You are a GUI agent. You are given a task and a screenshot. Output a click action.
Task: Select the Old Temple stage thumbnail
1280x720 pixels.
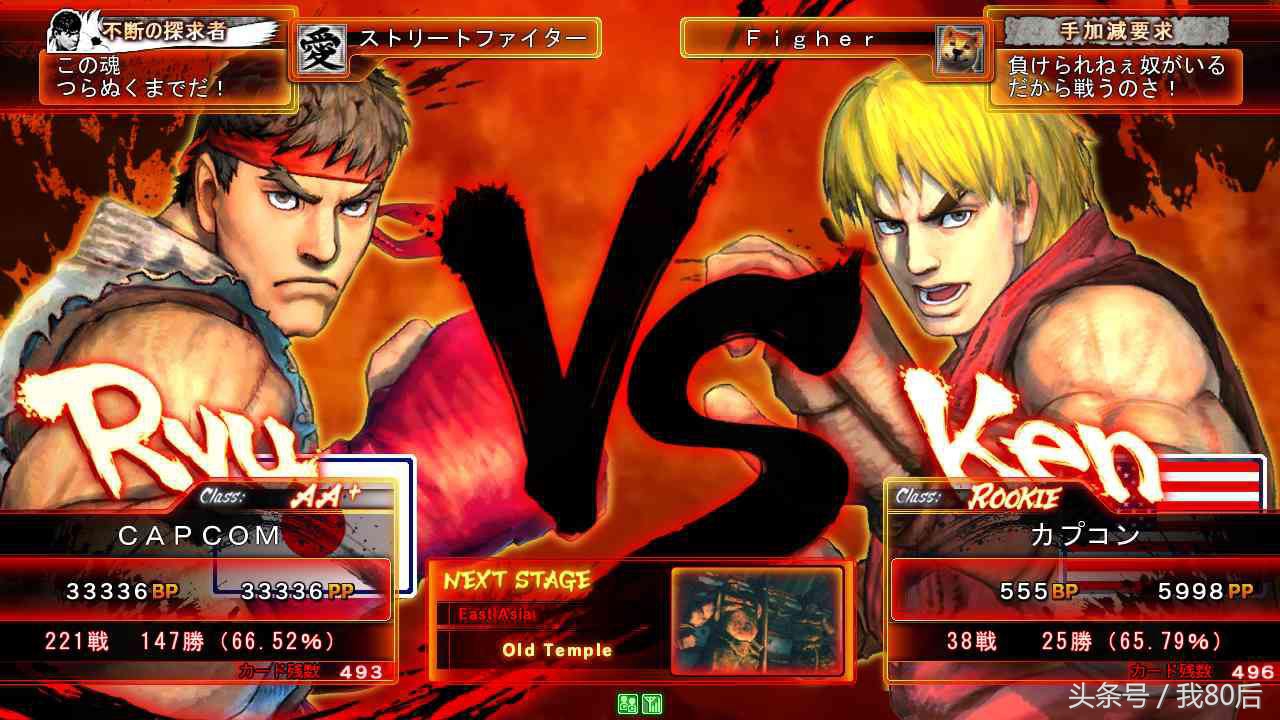[756, 620]
